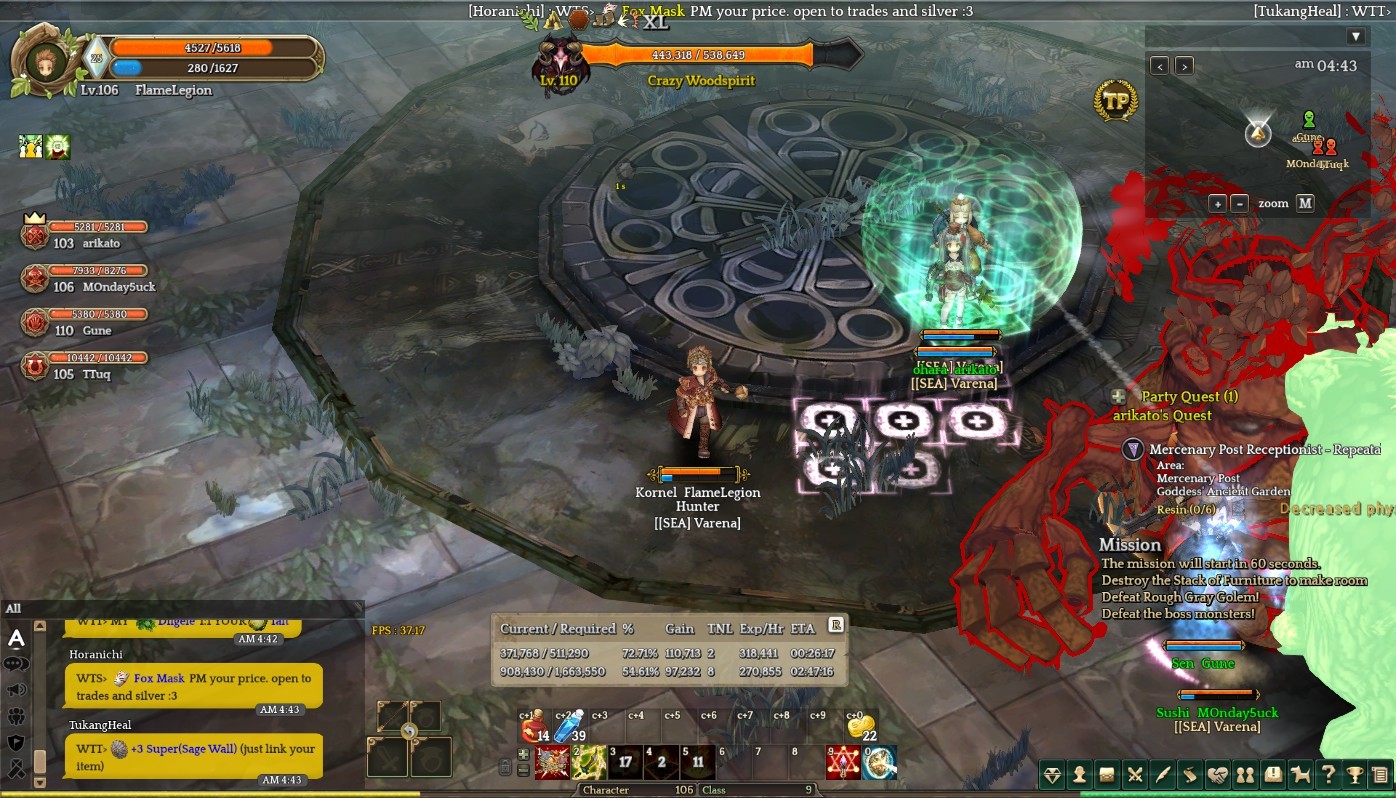The image size is (1396, 798).
Task: Open the question mark help menu
Action: coord(1327,774)
